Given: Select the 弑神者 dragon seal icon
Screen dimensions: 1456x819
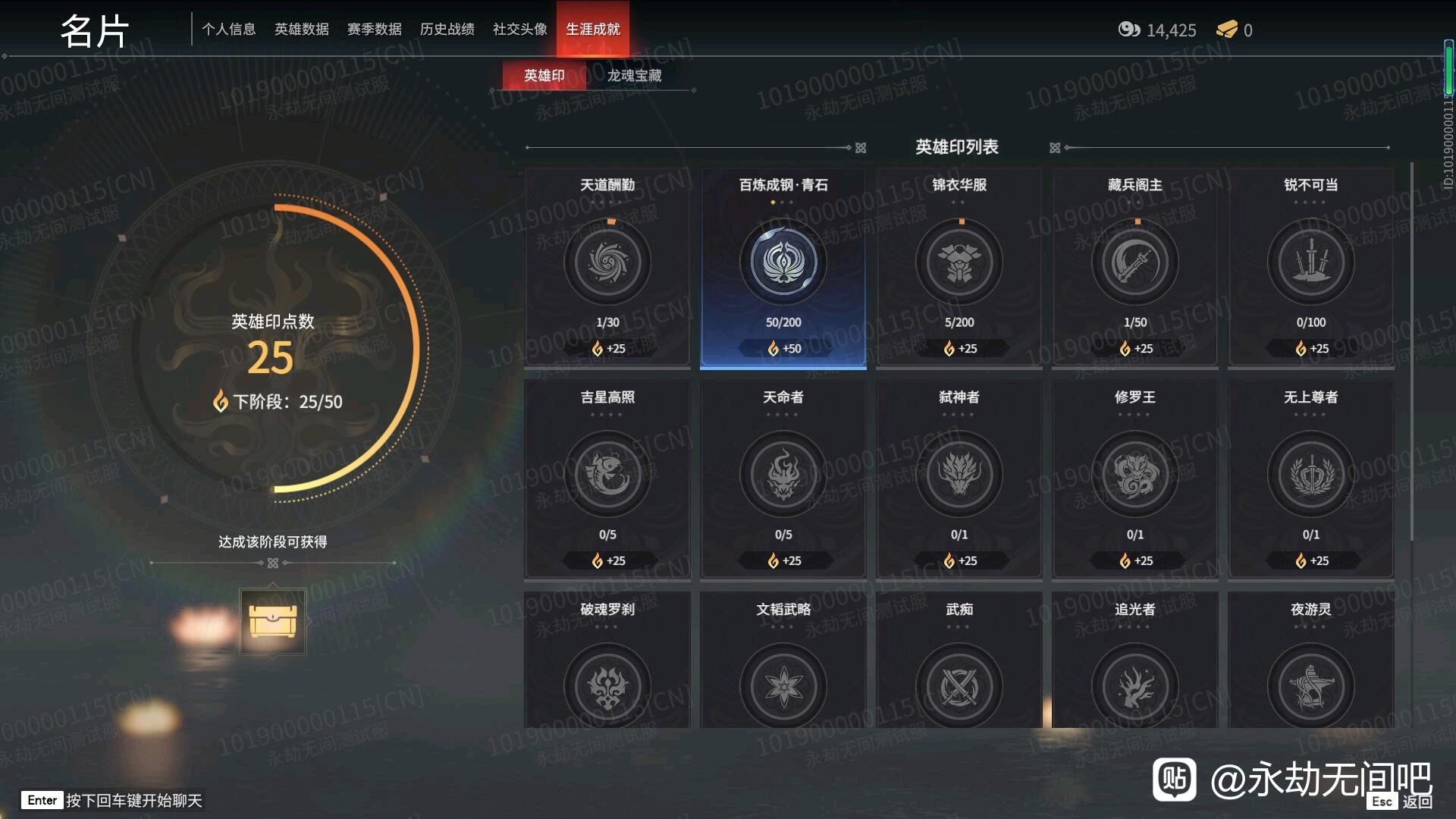Looking at the screenshot, I should [x=959, y=473].
